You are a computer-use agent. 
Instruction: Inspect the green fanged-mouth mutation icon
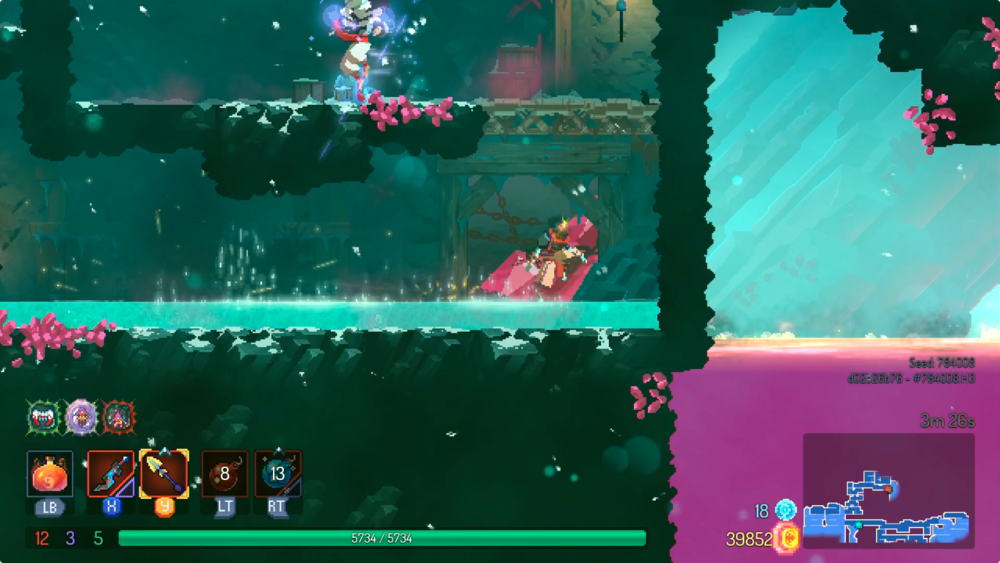point(43,416)
